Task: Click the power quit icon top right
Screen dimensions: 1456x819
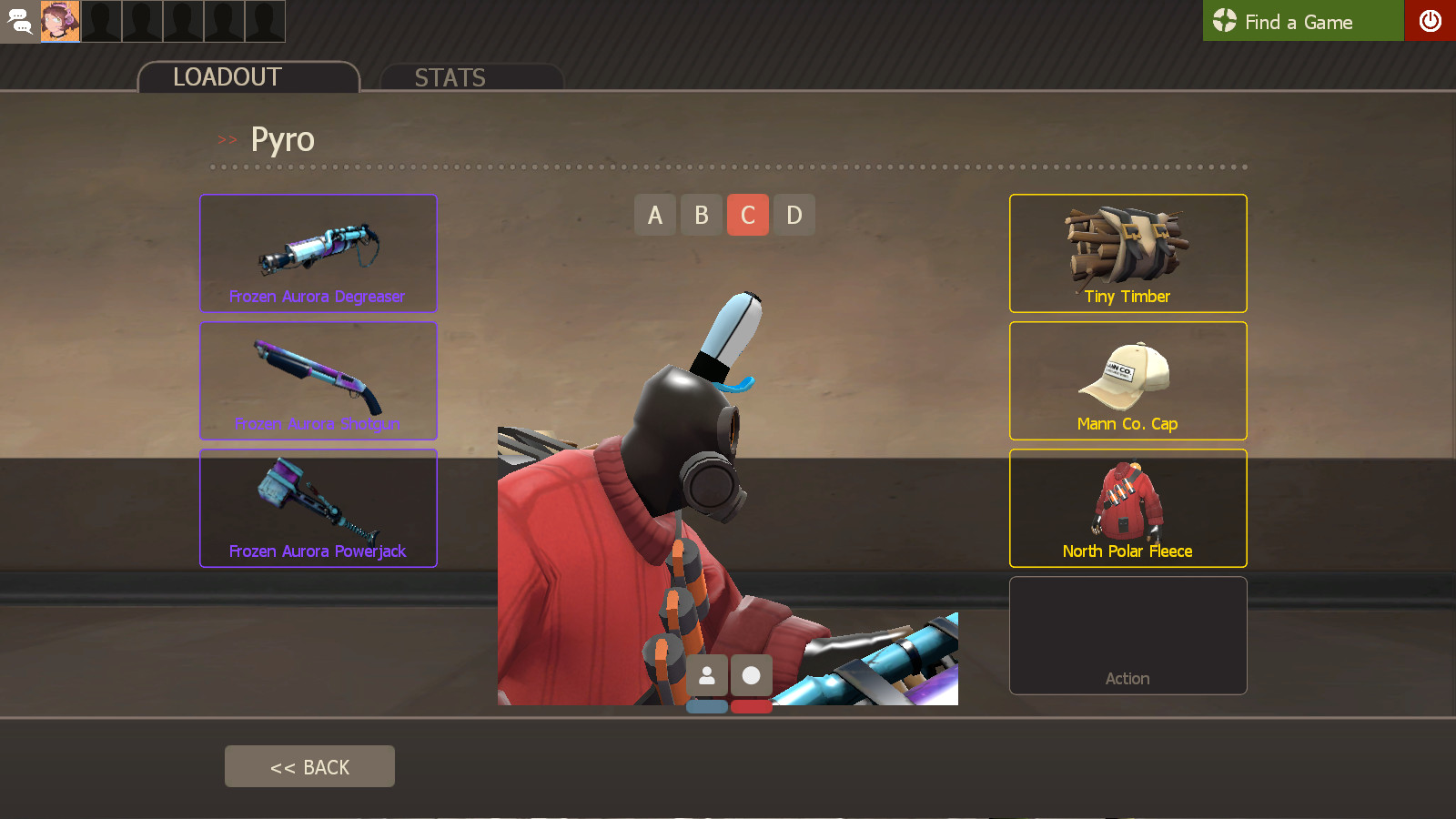Action: pos(1431,21)
